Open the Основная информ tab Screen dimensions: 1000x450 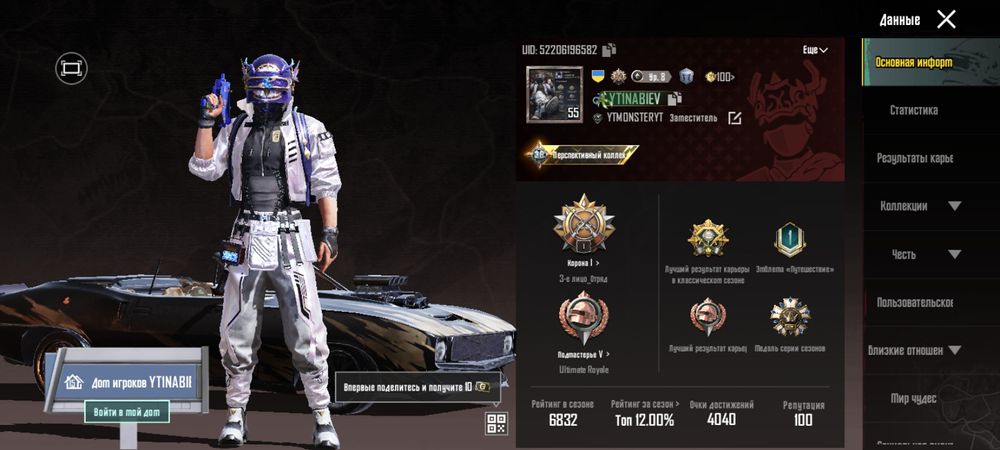pyautogui.click(x=914, y=62)
